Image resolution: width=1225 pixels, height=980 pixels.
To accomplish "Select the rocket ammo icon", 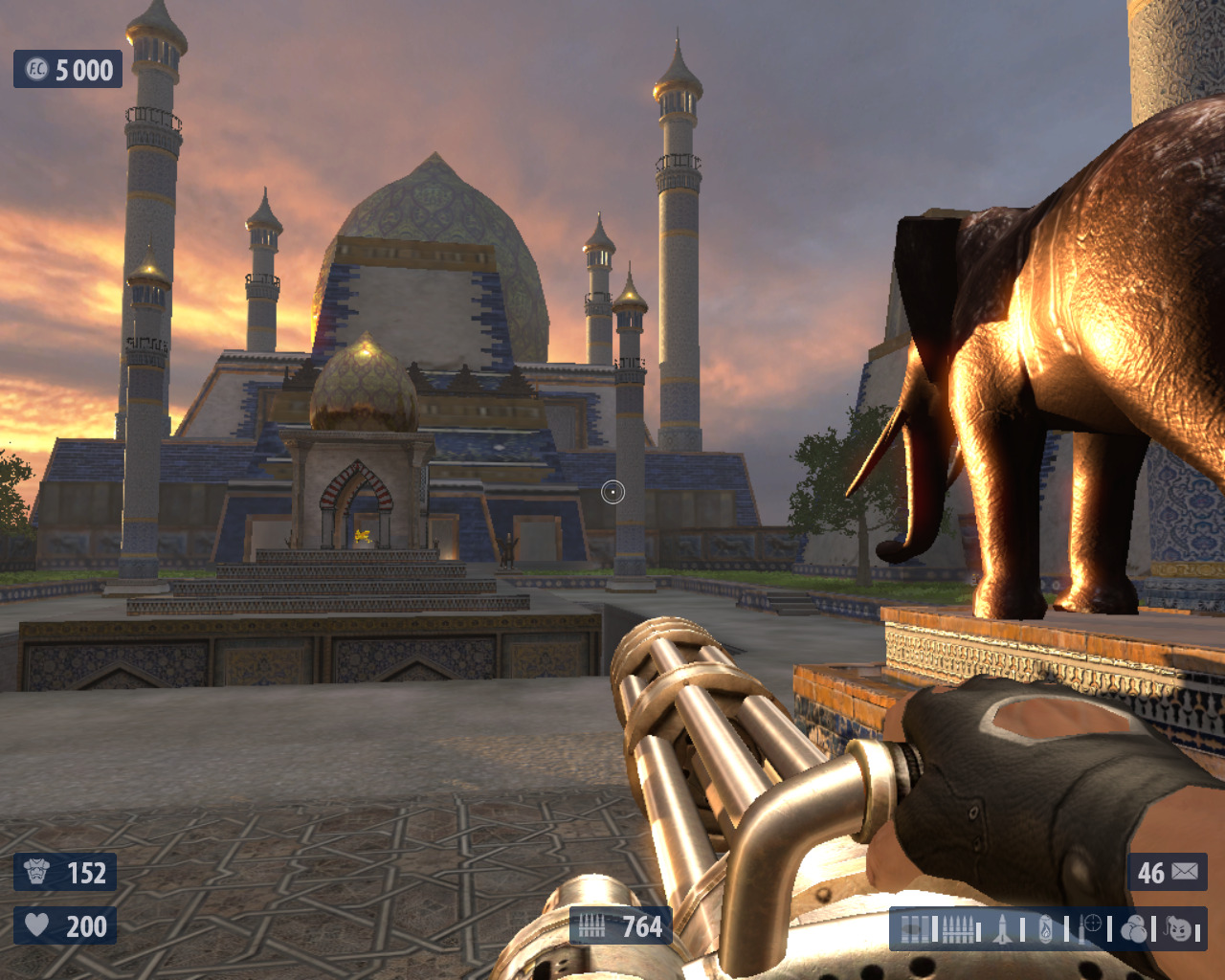I will tap(1002, 929).
